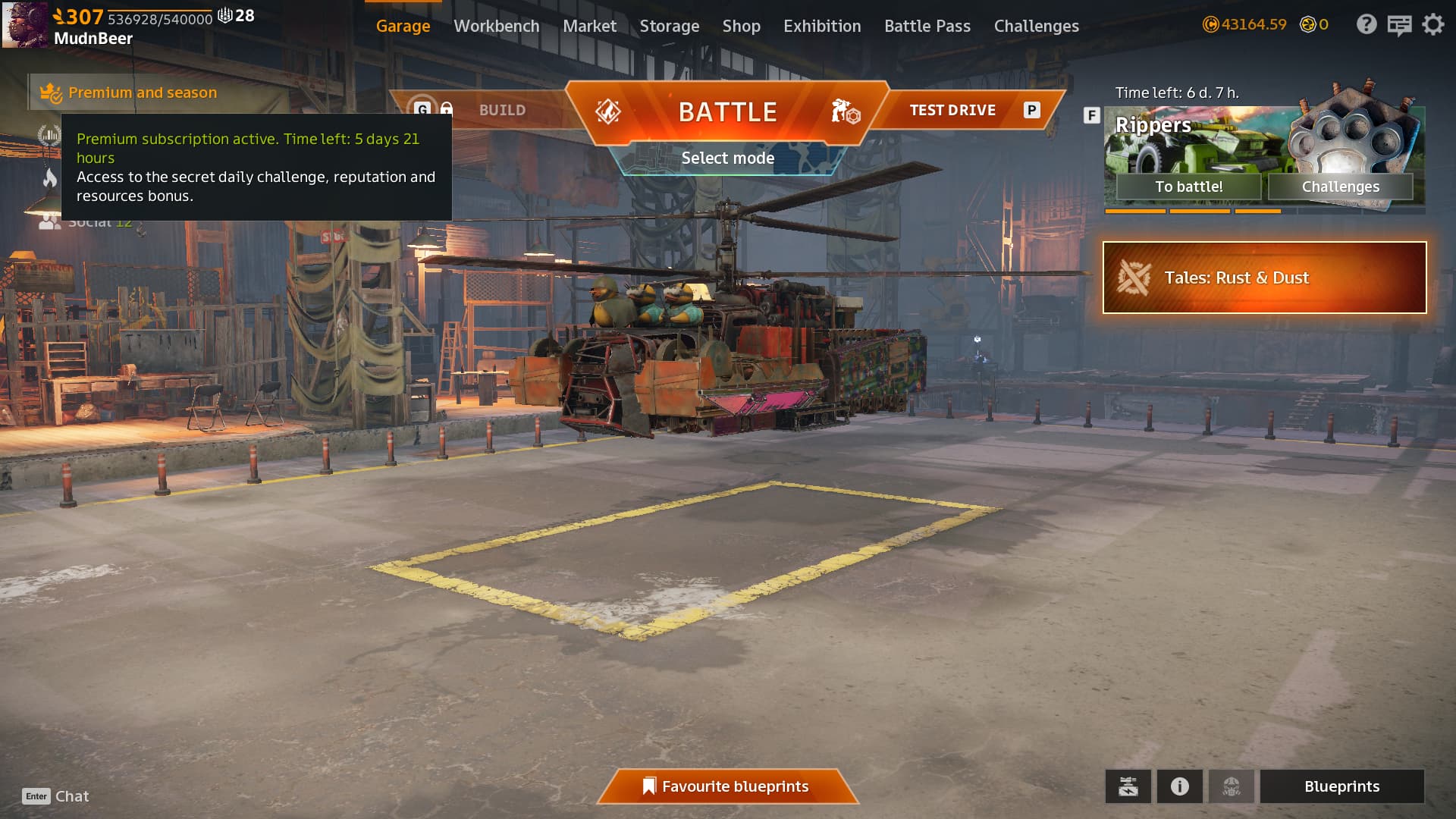Show the Battle Pass tab
This screenshot has height=819, width=1456.
[x=927, y=26]
